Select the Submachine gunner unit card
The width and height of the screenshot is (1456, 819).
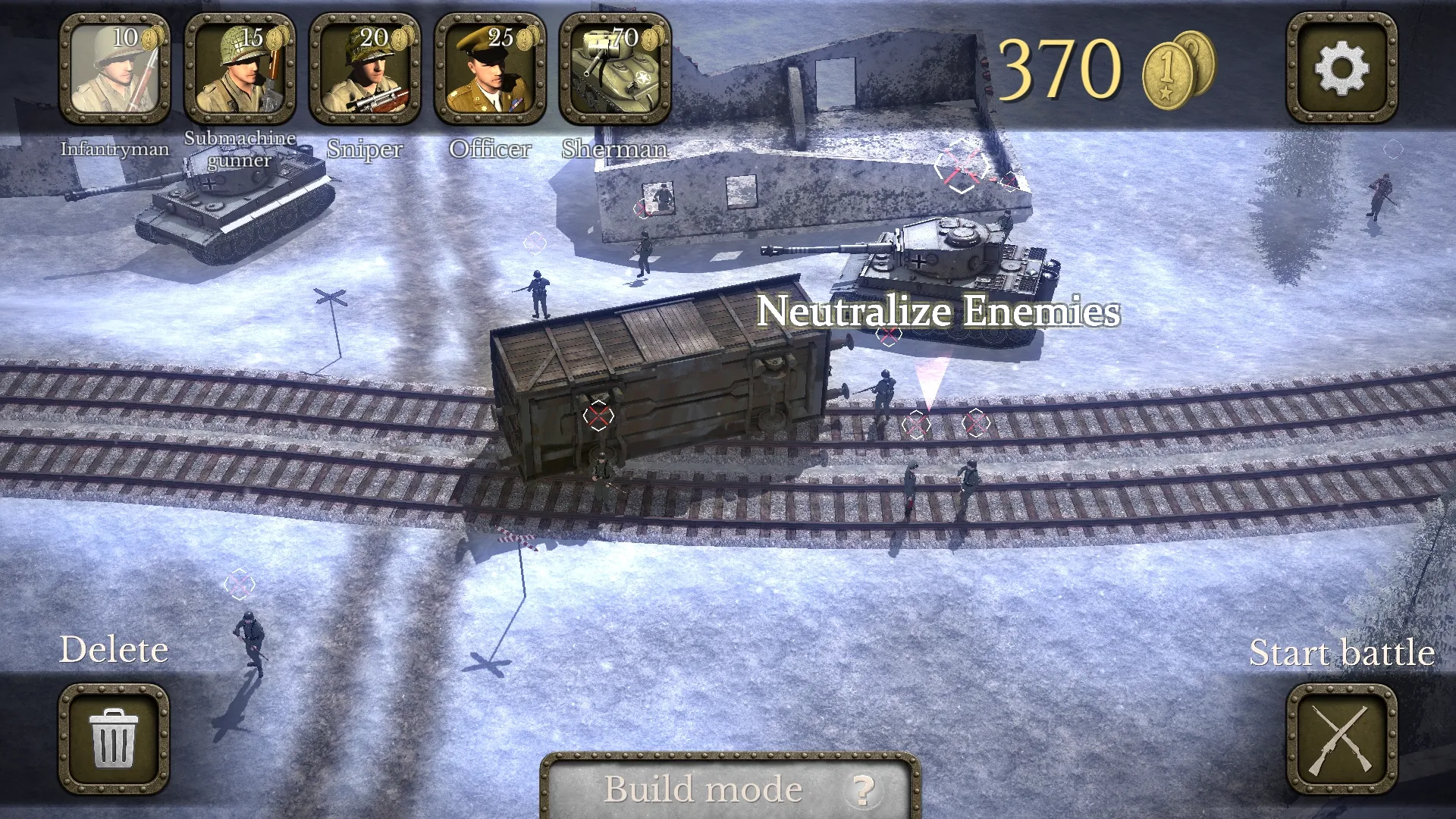[x=240, y=68]
